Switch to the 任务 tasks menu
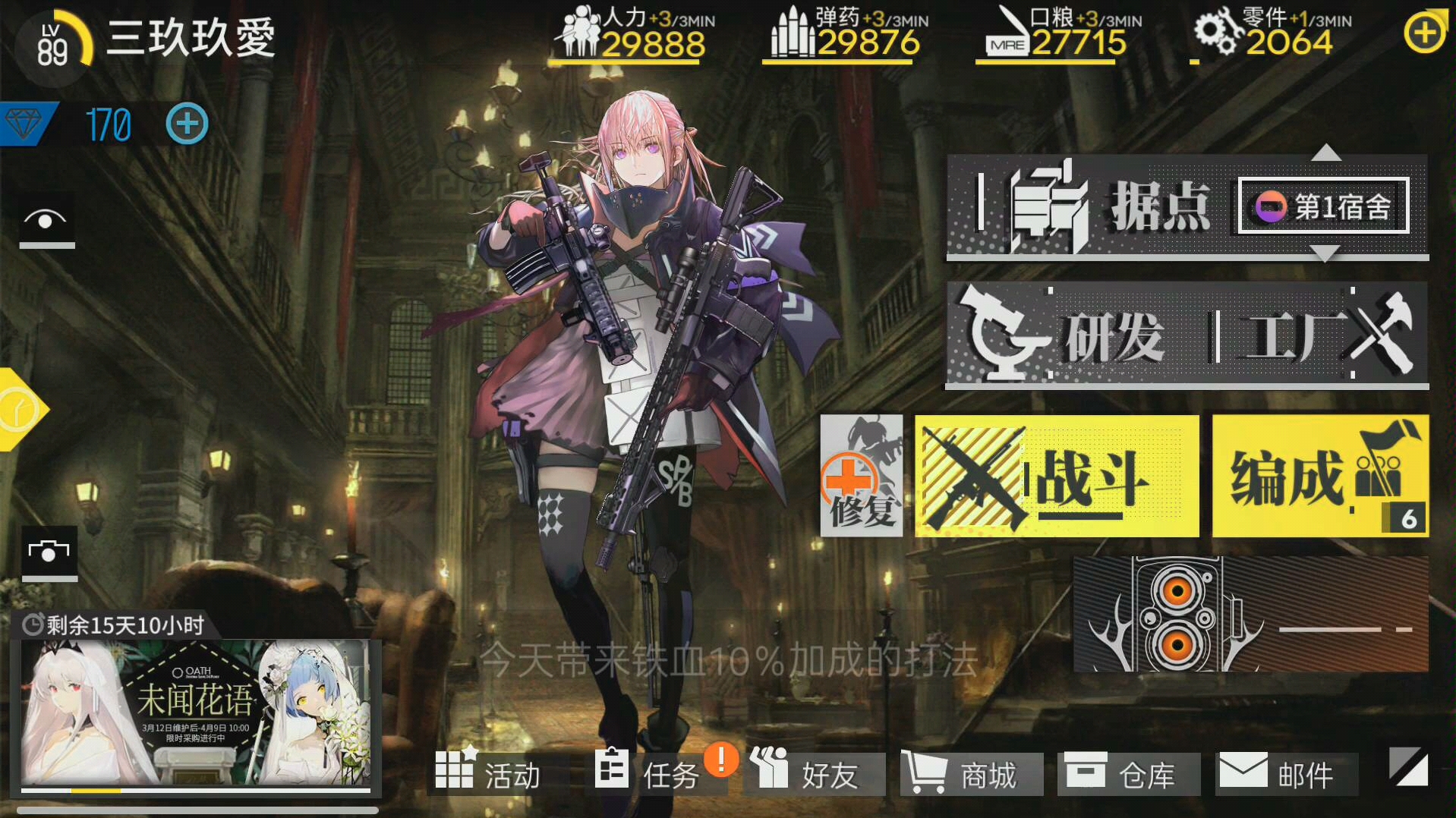Screen dimensions: 1456x818 tap(657, 772)
